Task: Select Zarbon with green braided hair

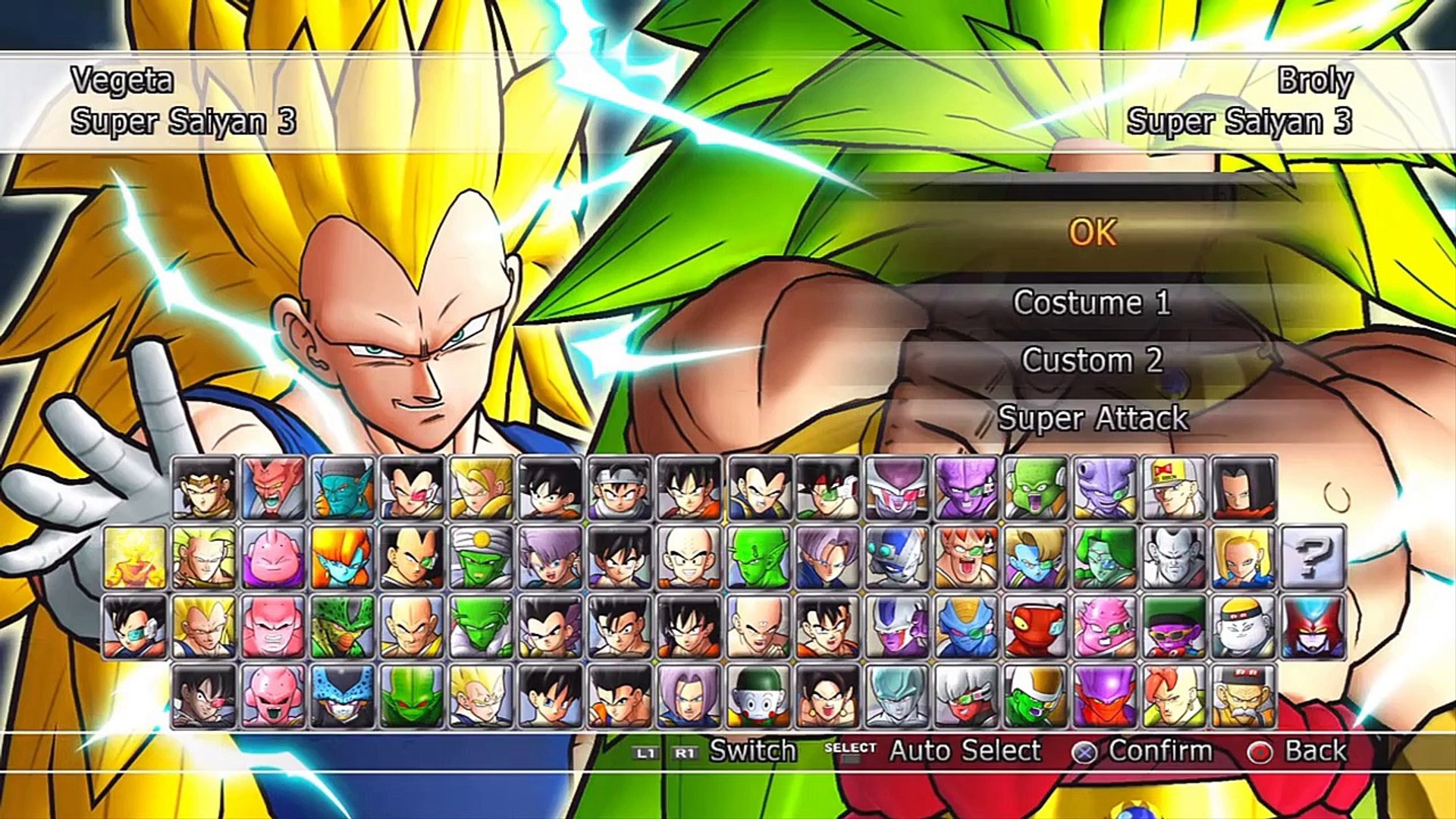Action: click(x=1105, y=557)
